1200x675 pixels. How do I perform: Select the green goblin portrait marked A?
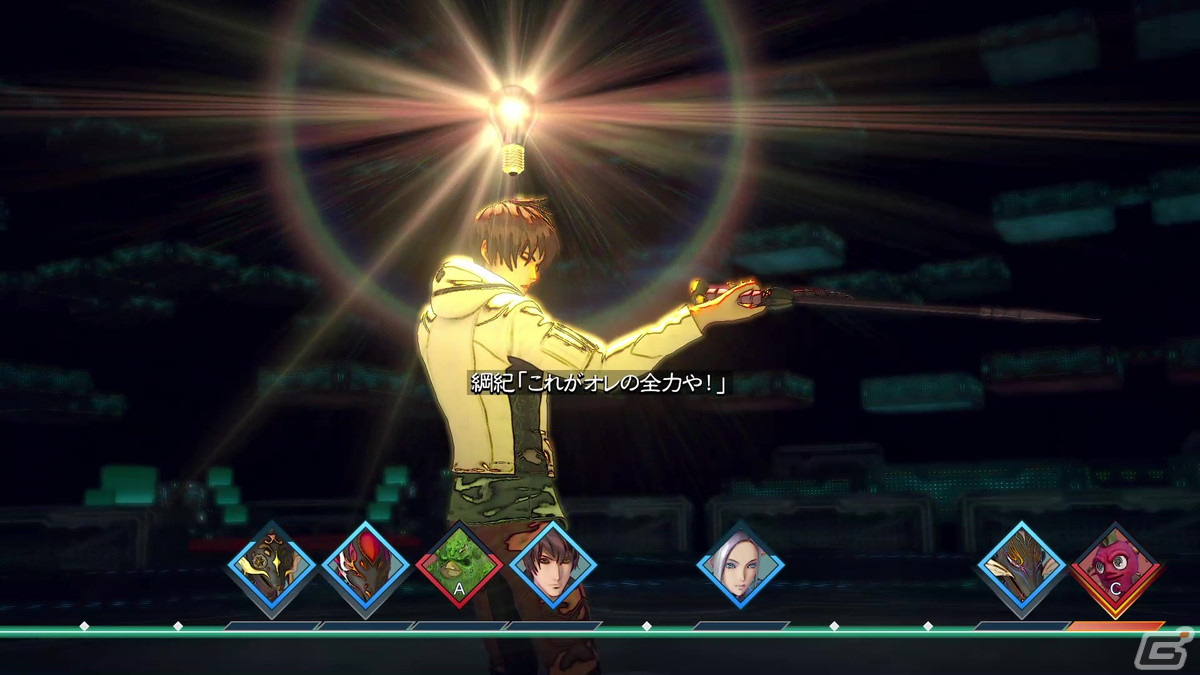pyautogui.click(x=459, y=565)
